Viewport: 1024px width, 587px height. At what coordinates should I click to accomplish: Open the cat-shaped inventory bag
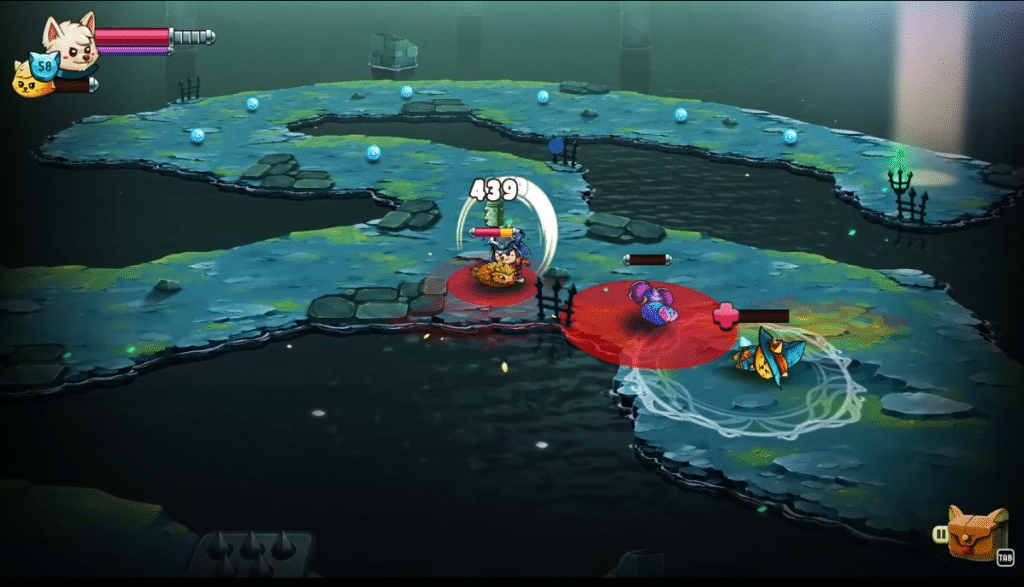point(977,532)
